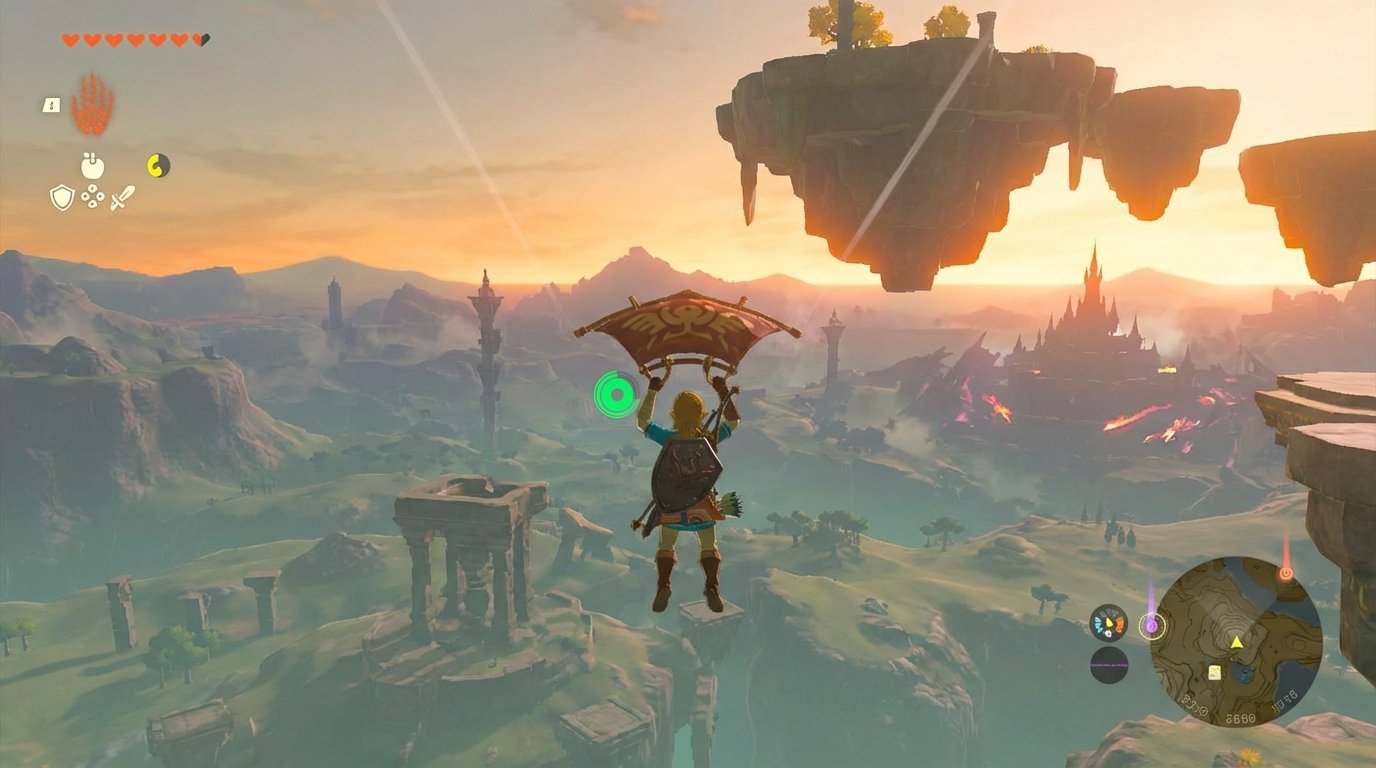Open the food item icon
The width and height of the screenshot is (1376, 768).
click(x=91, y=166)
